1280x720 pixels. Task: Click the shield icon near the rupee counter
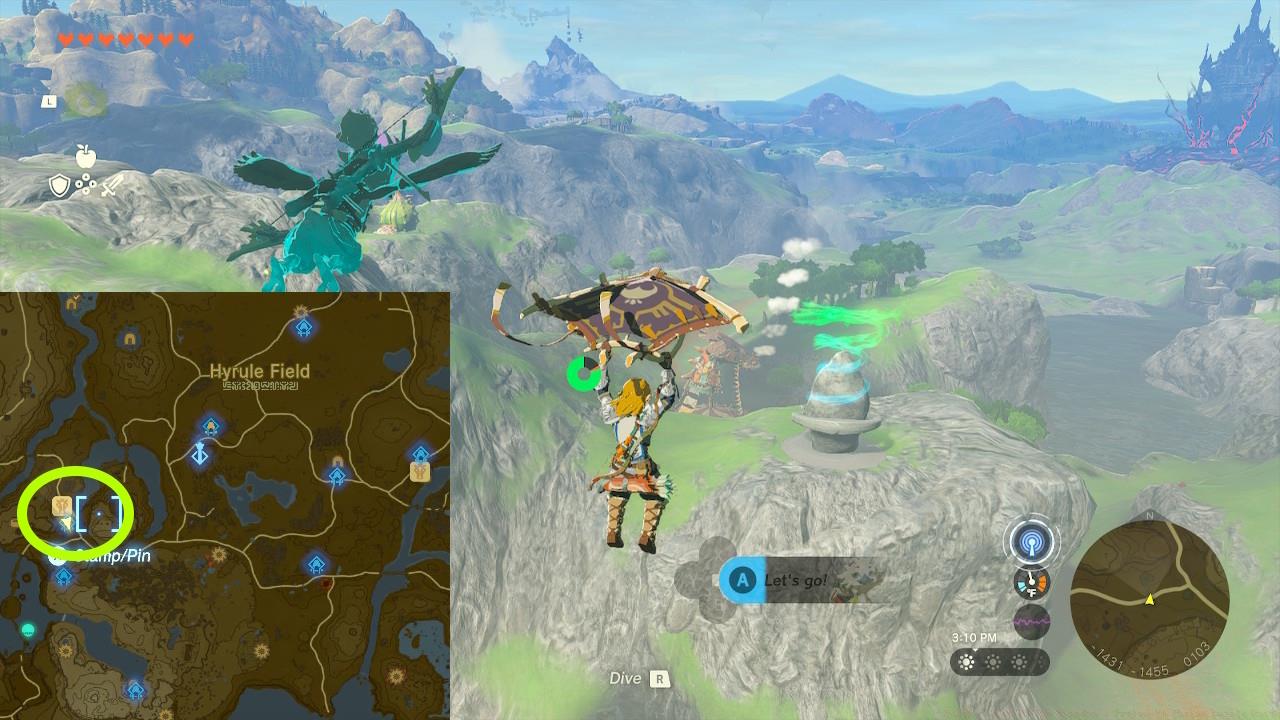(x=59, y=186)
